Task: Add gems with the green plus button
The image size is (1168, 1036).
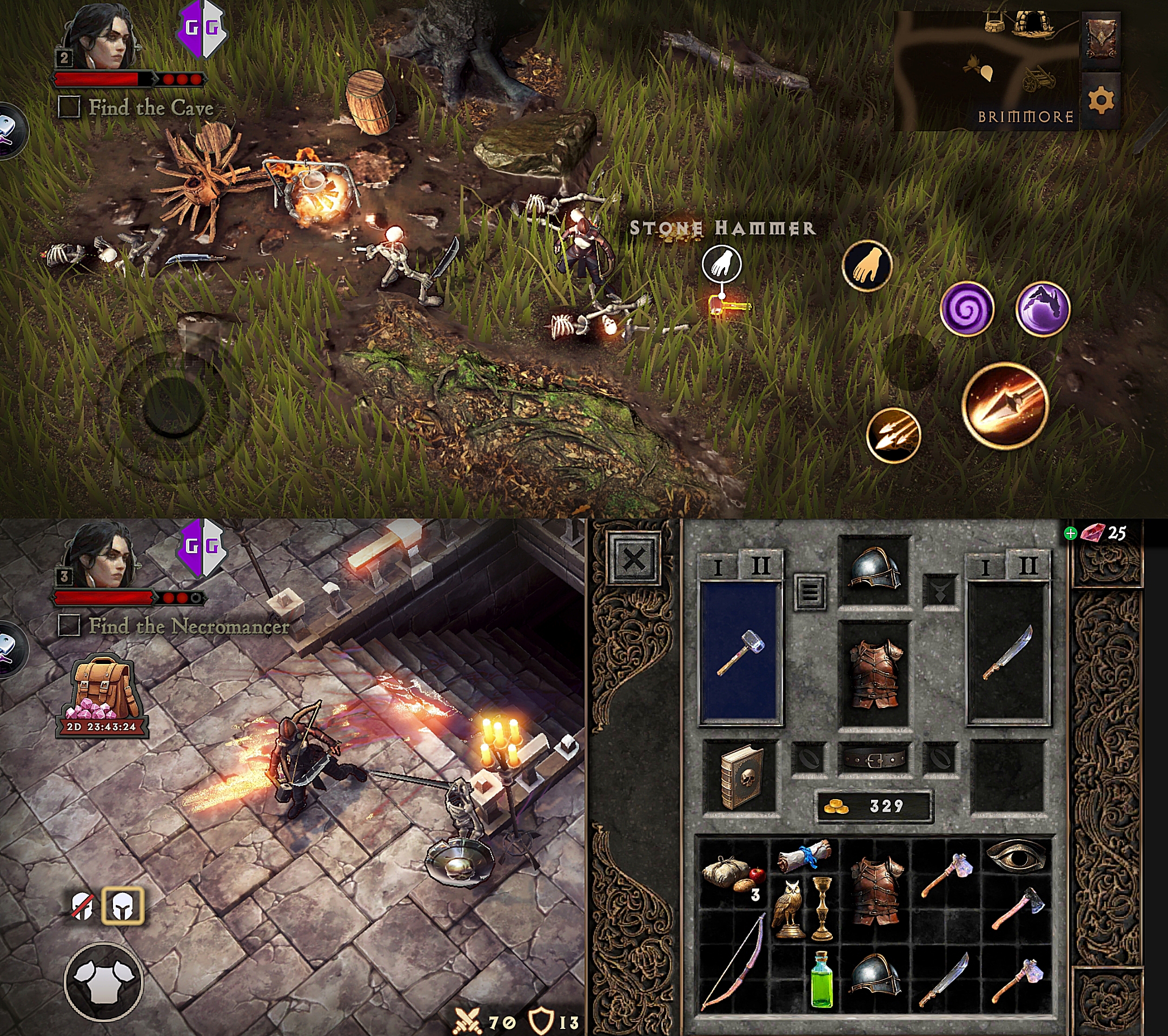Action: (1070, 534)
